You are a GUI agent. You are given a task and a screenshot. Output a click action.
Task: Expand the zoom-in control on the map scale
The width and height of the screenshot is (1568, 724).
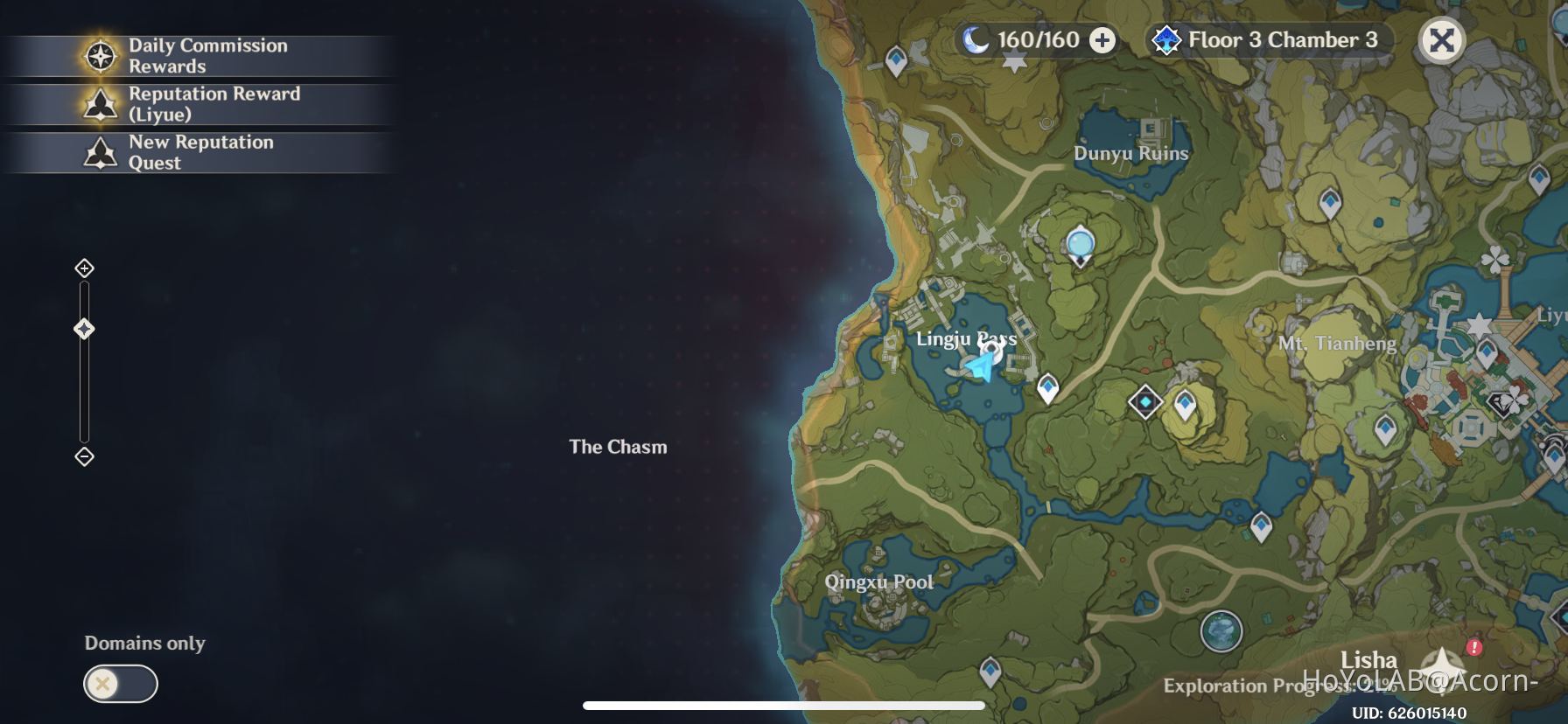pyautogui.click(x=84, y=268)
